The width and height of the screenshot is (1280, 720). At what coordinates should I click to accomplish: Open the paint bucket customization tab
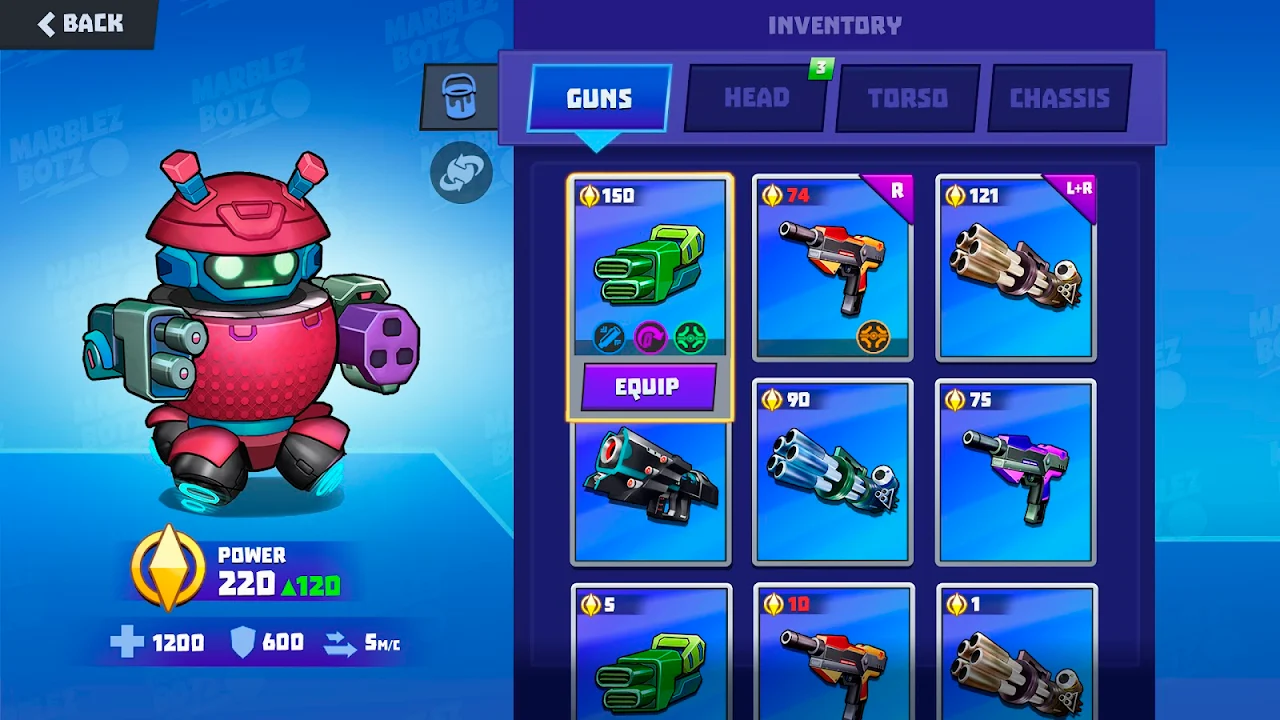click(x=459, y=97)
